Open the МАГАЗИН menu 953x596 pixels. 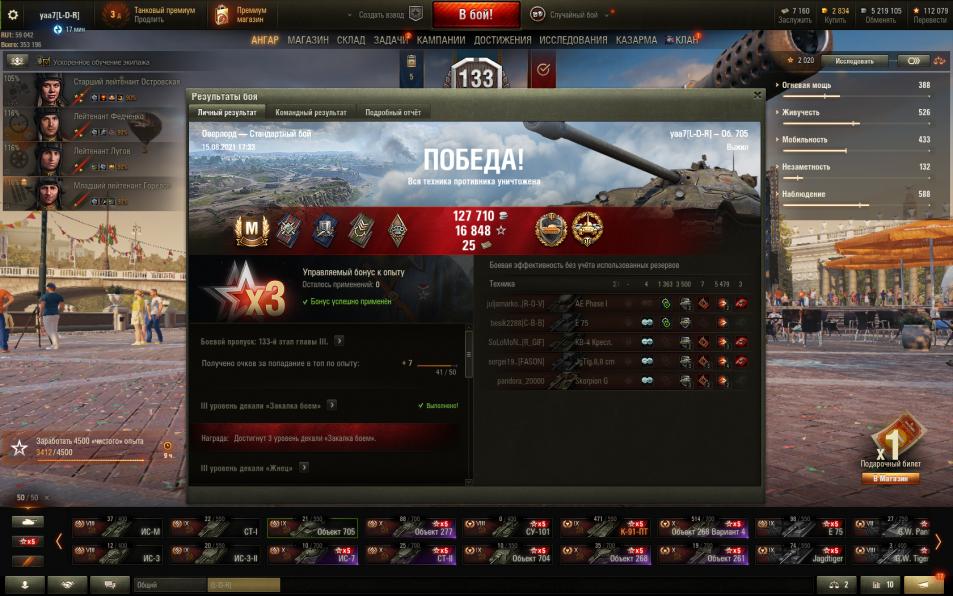click(x=307, y=40)
